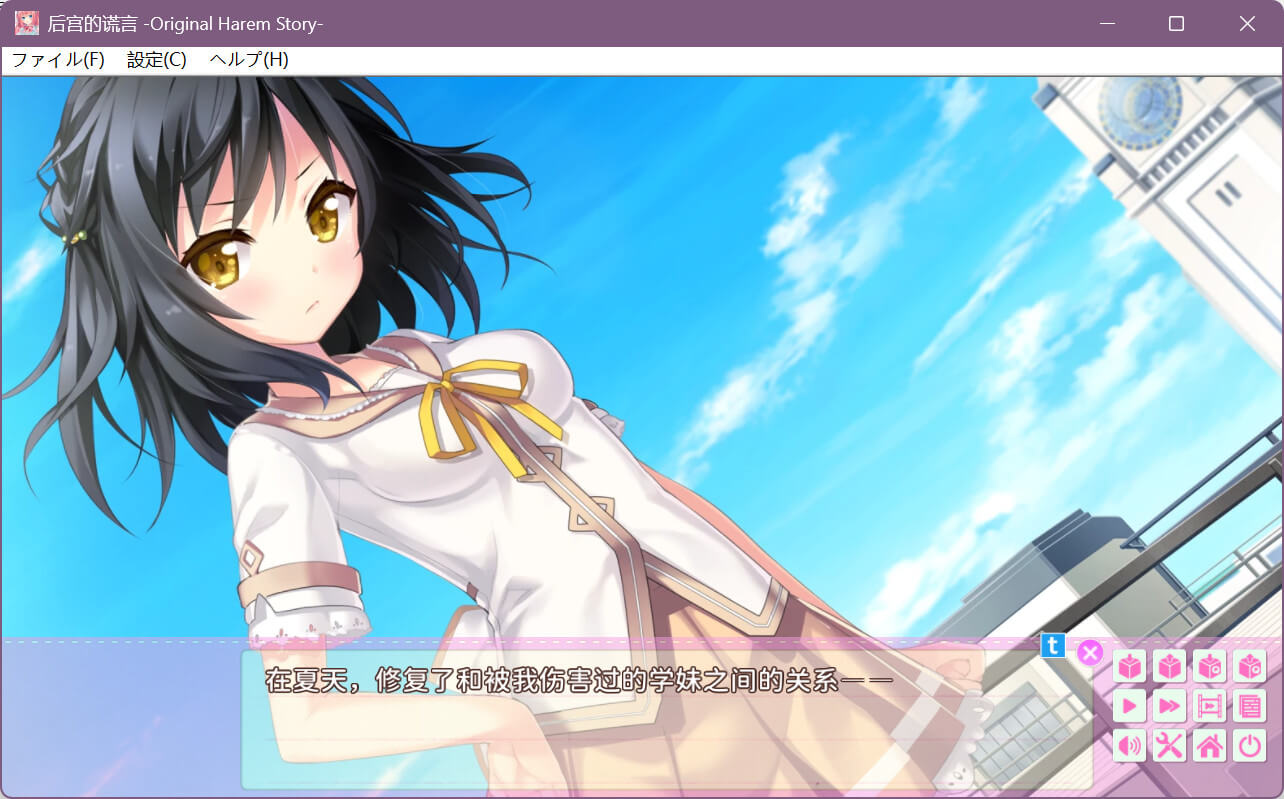Viewport: 1284px width, 799px height.
Task: Hide the dialogue box with the pink X
Action: coord(1090,653)
